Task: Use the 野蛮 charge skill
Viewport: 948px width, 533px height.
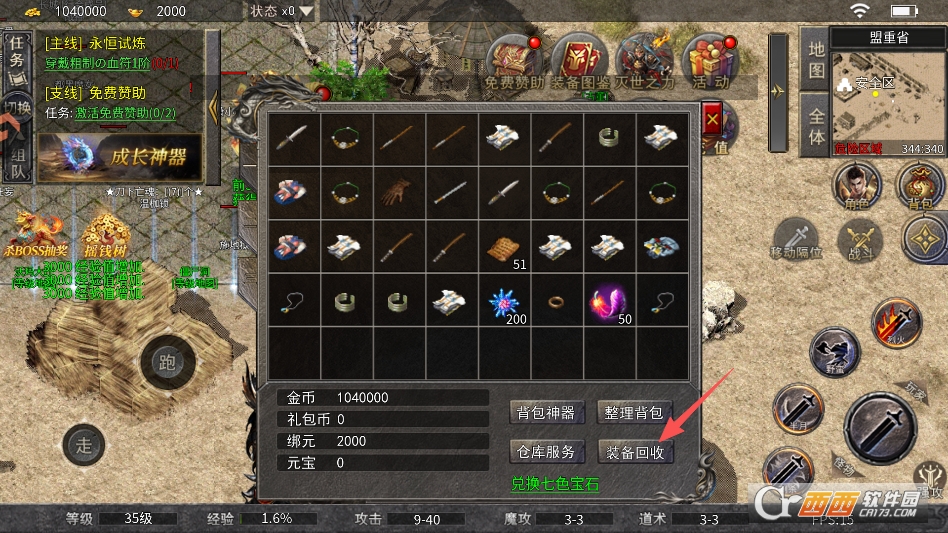Action: click(834, 352)
